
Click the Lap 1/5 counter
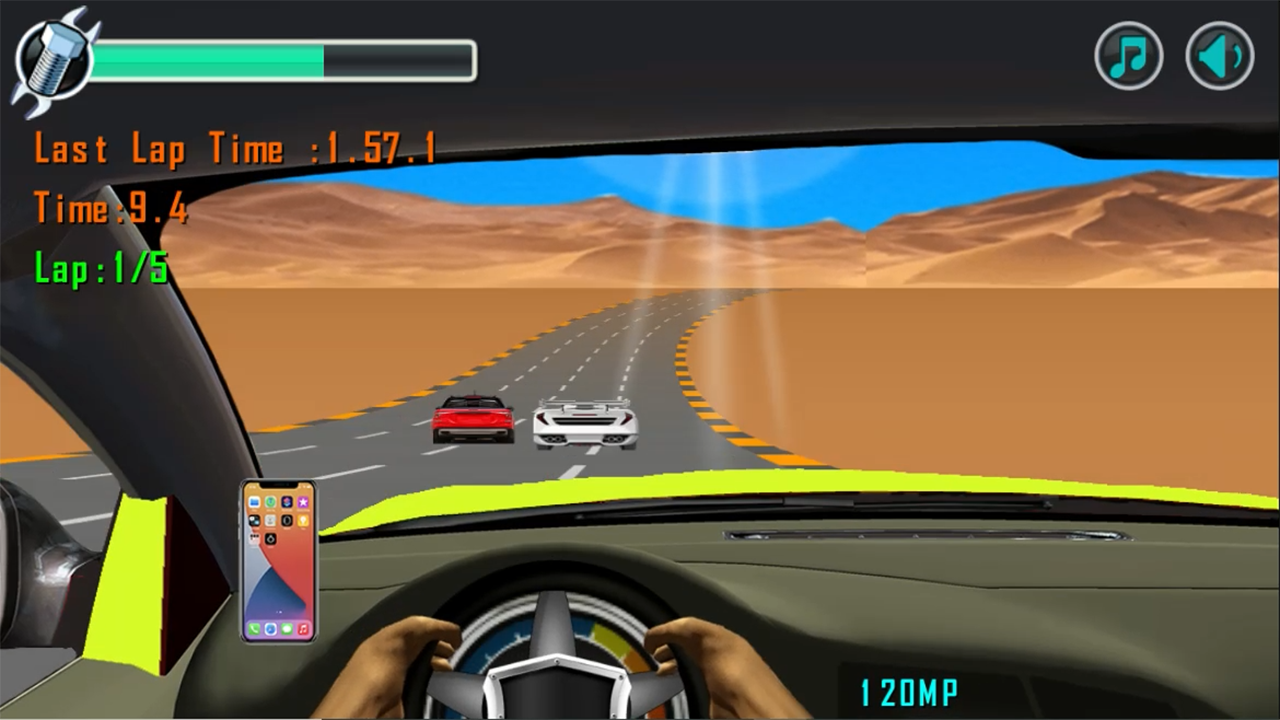point(100,268)
